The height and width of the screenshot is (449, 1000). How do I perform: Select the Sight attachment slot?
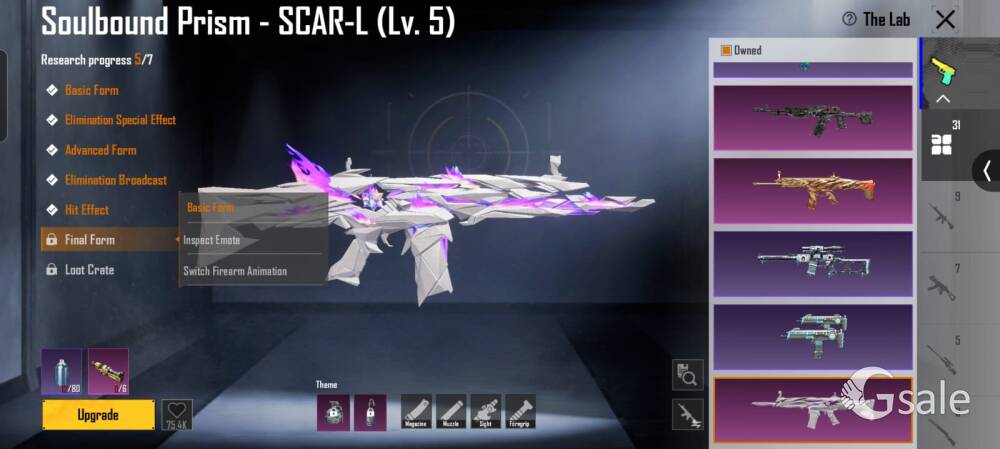pos(486,411)
